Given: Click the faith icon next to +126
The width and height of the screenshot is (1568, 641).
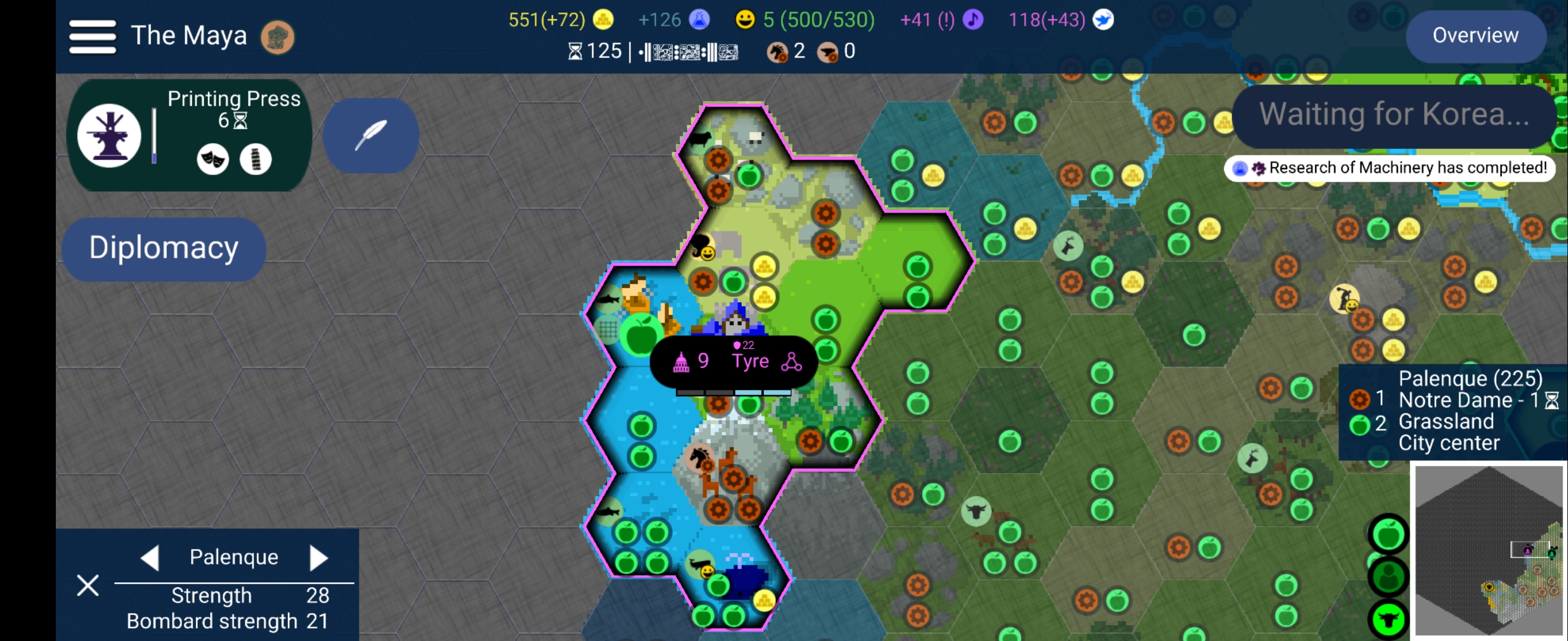Looking at the screenshot, I should (700, 19).
